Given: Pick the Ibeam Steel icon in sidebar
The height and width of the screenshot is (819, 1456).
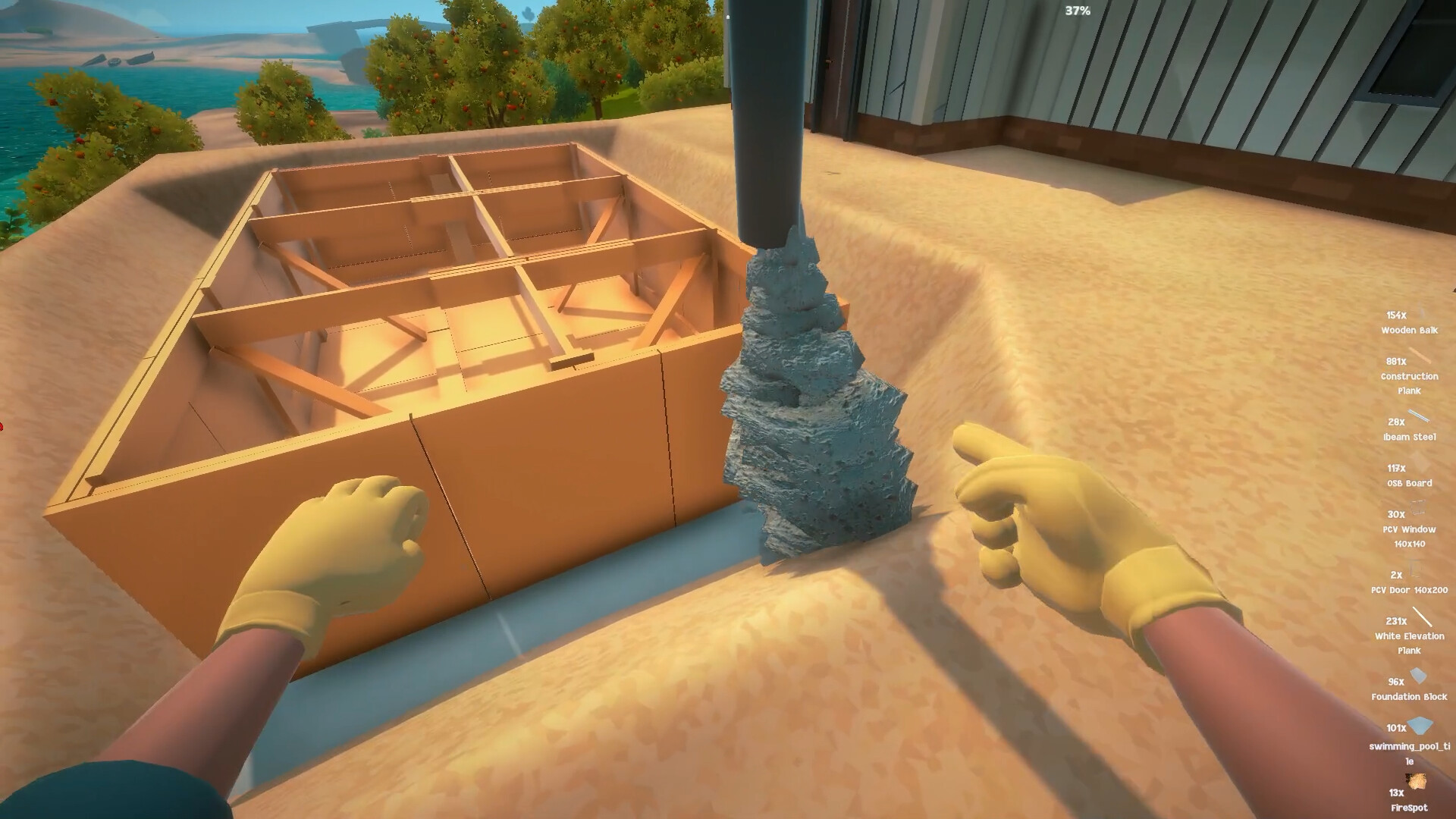Looking at the screenshot, I should coord(1420,414).
